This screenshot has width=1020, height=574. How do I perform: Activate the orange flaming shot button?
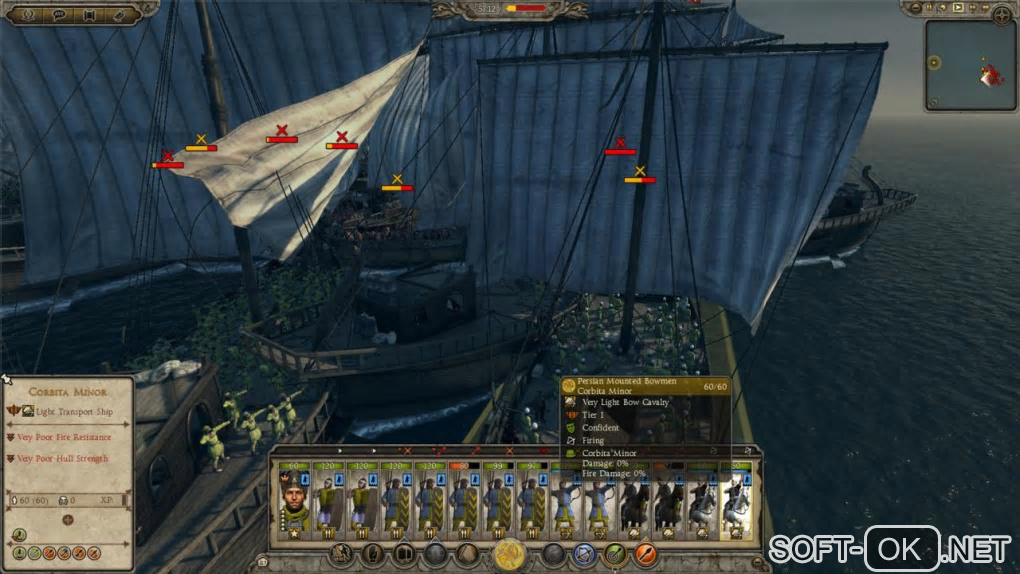[x=646, y=553]
